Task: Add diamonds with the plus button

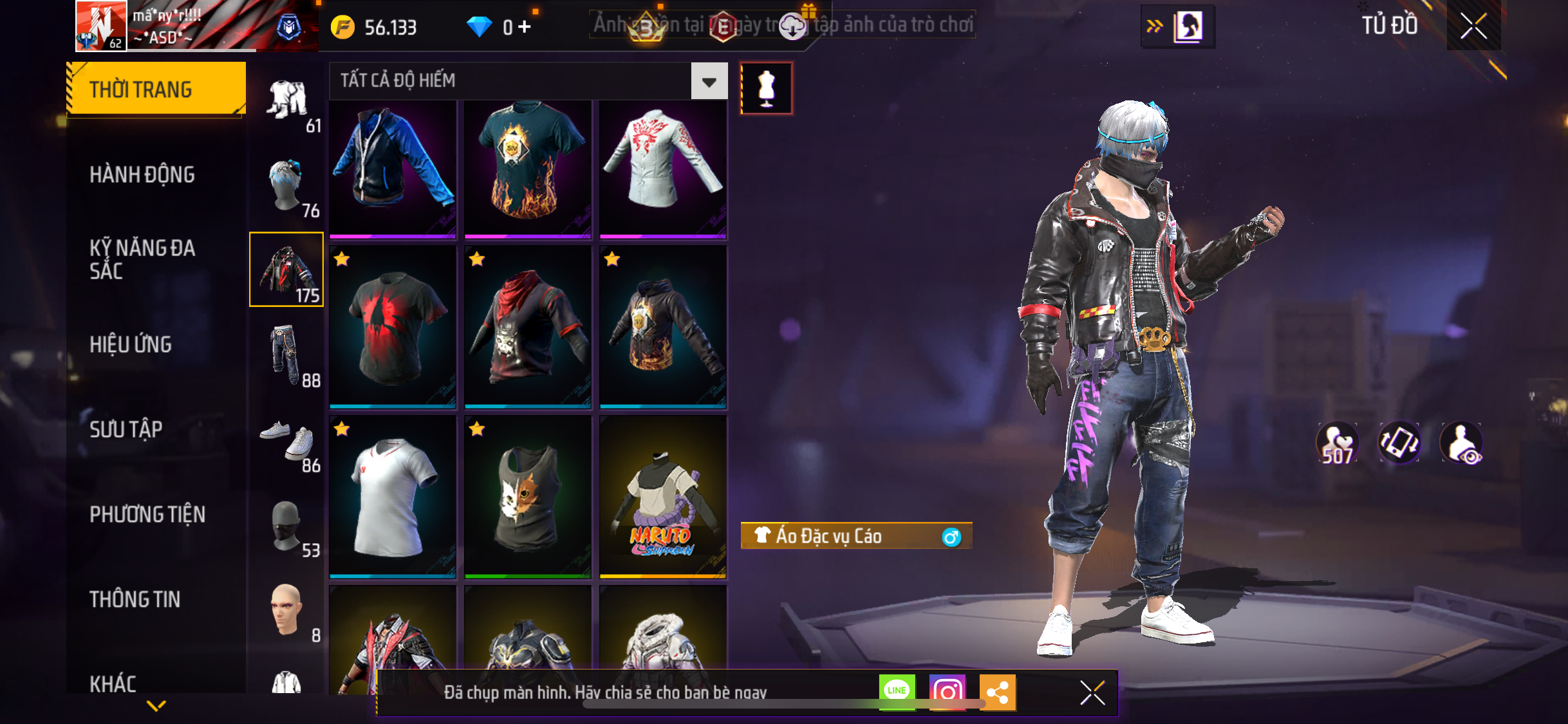Action: click(x=525, y=27)
